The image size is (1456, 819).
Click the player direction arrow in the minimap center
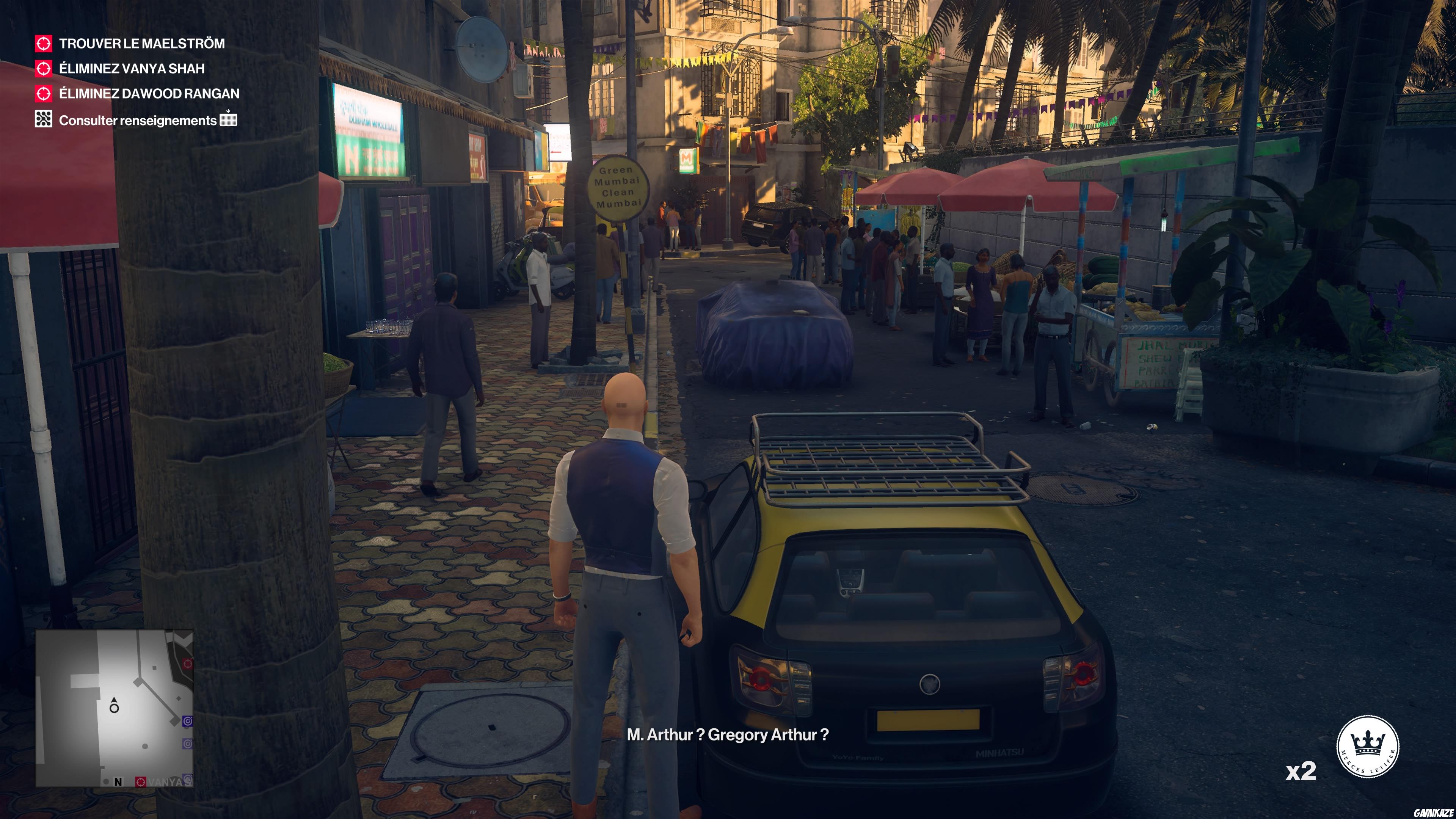pos(114,704)
